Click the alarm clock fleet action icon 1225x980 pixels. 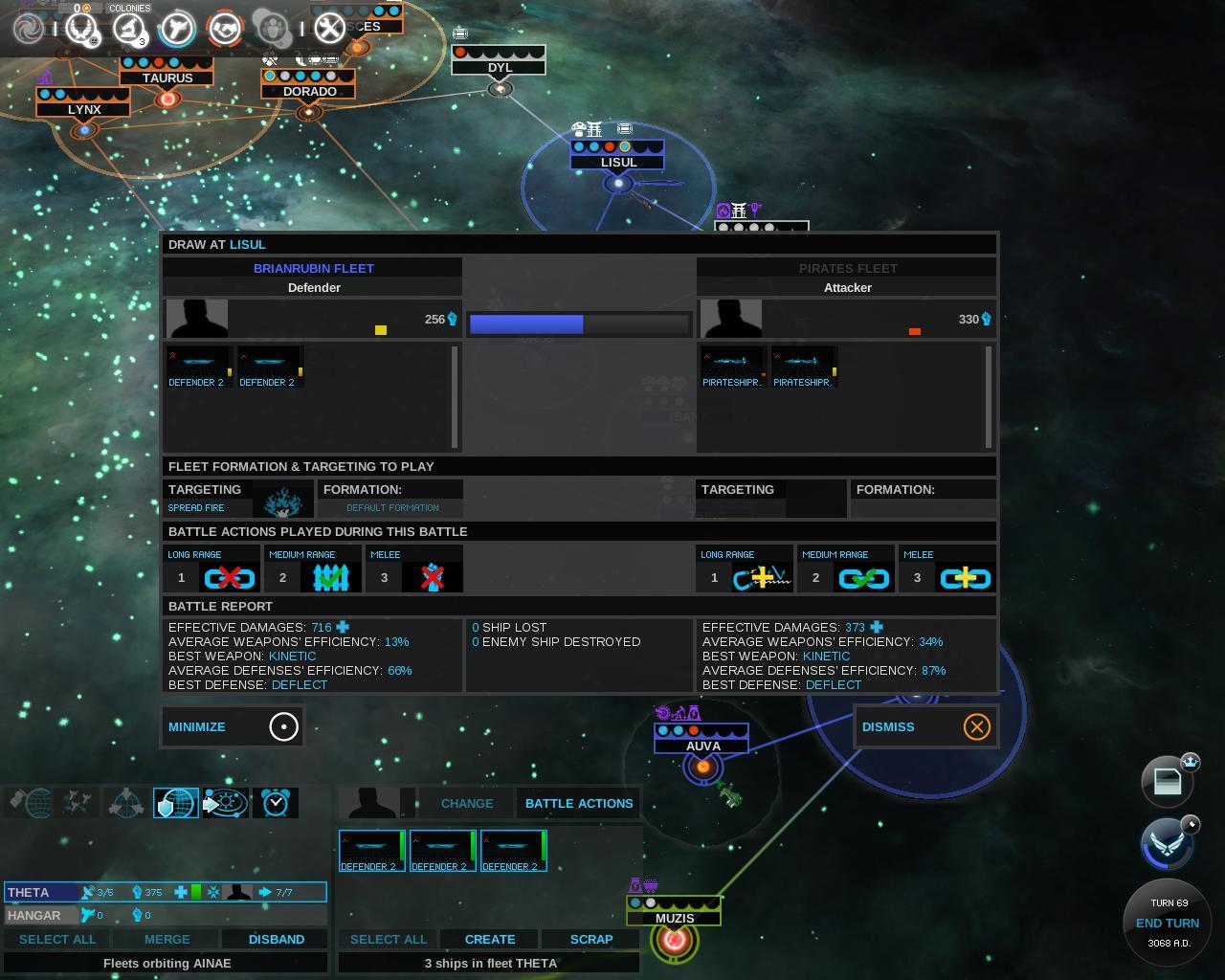(x=275, y=803)
